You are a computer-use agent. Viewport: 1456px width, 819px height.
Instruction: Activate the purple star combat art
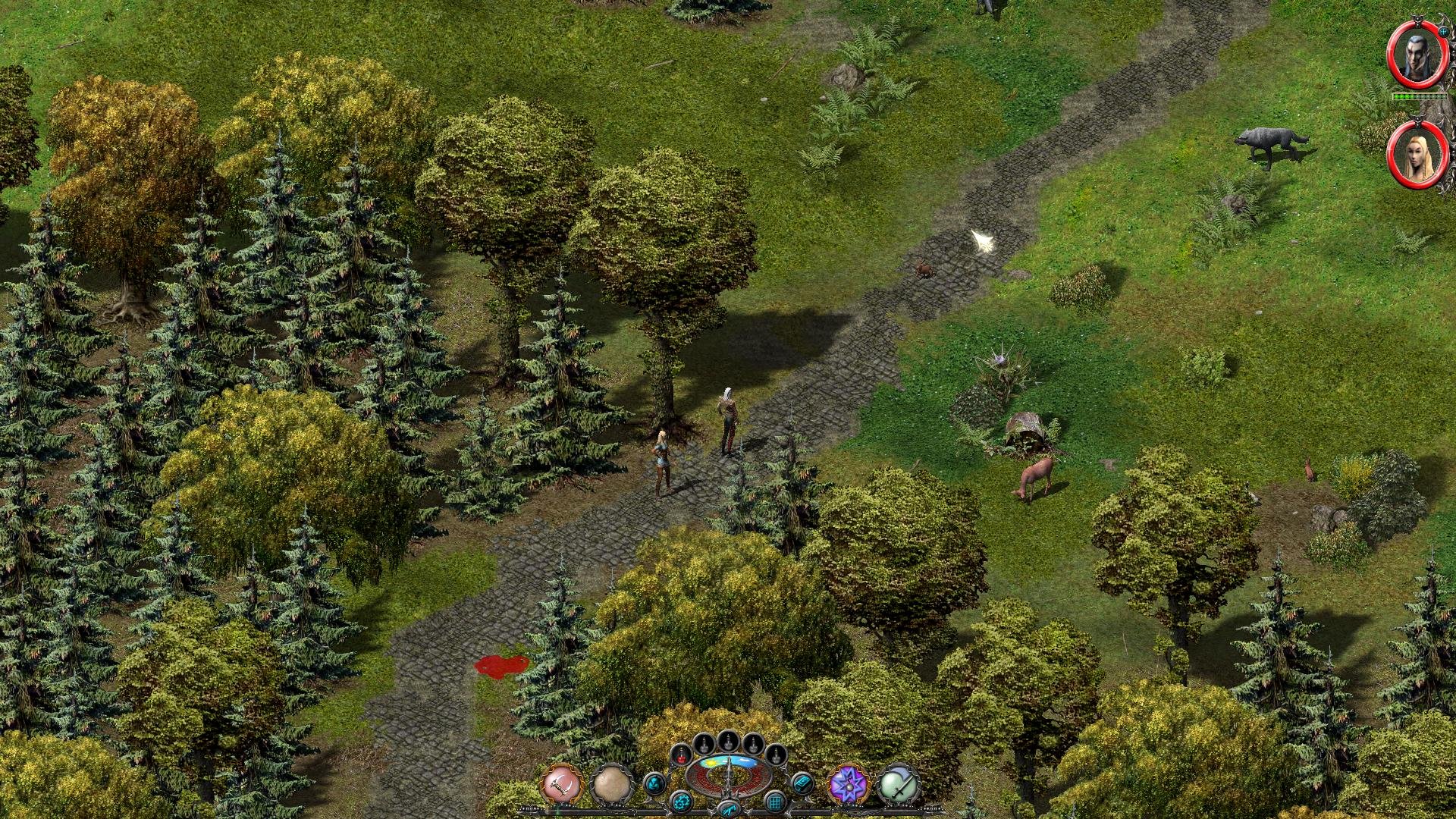(x=848, y=784)
